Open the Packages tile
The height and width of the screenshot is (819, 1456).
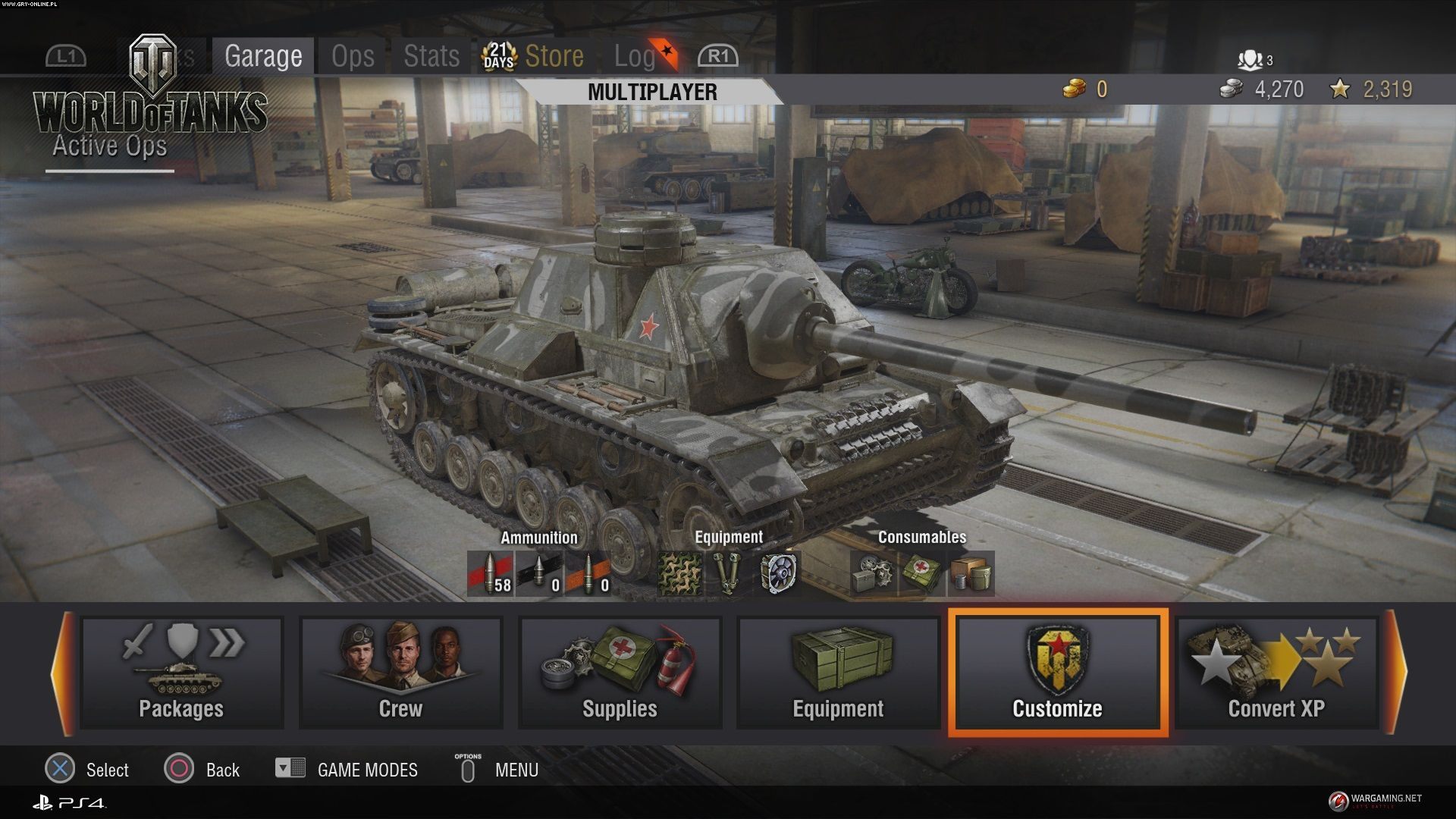tap(181, 673)
